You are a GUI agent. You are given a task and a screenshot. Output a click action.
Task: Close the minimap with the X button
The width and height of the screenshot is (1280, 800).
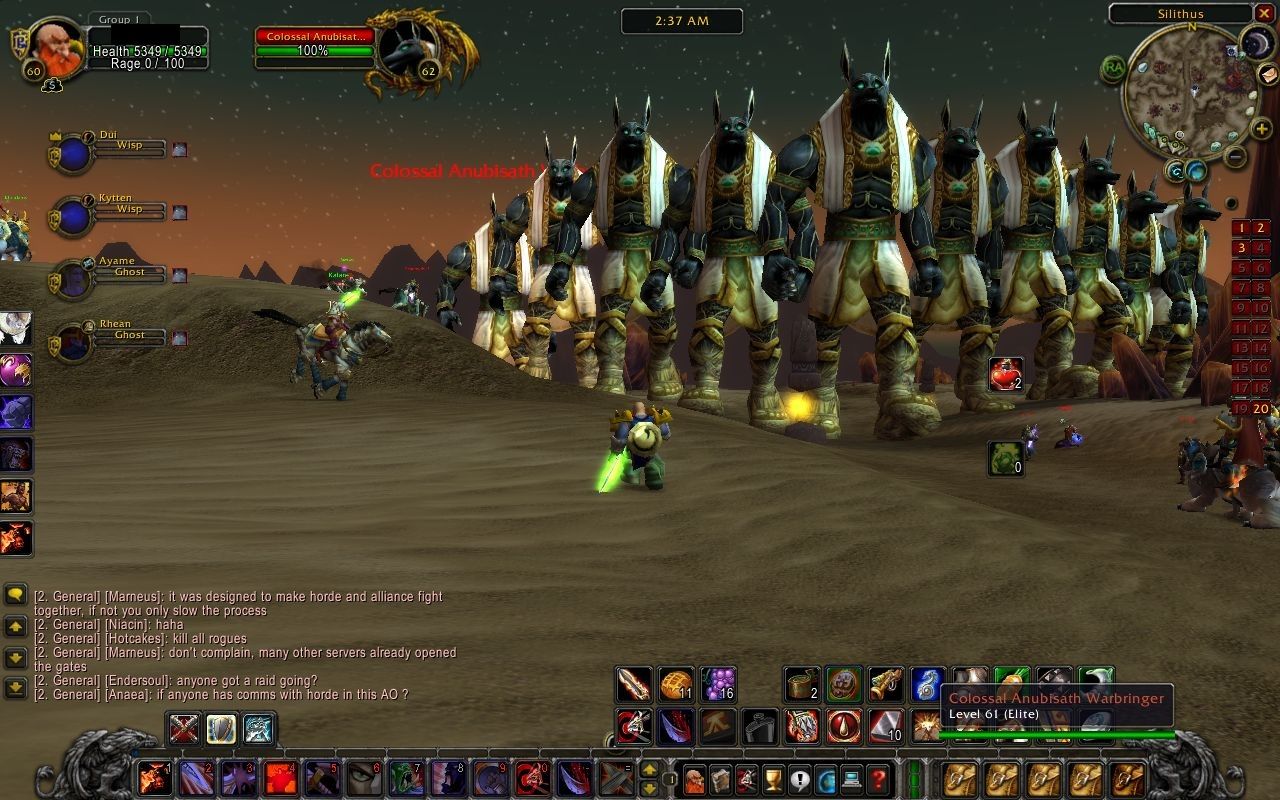click(1264, 14)
